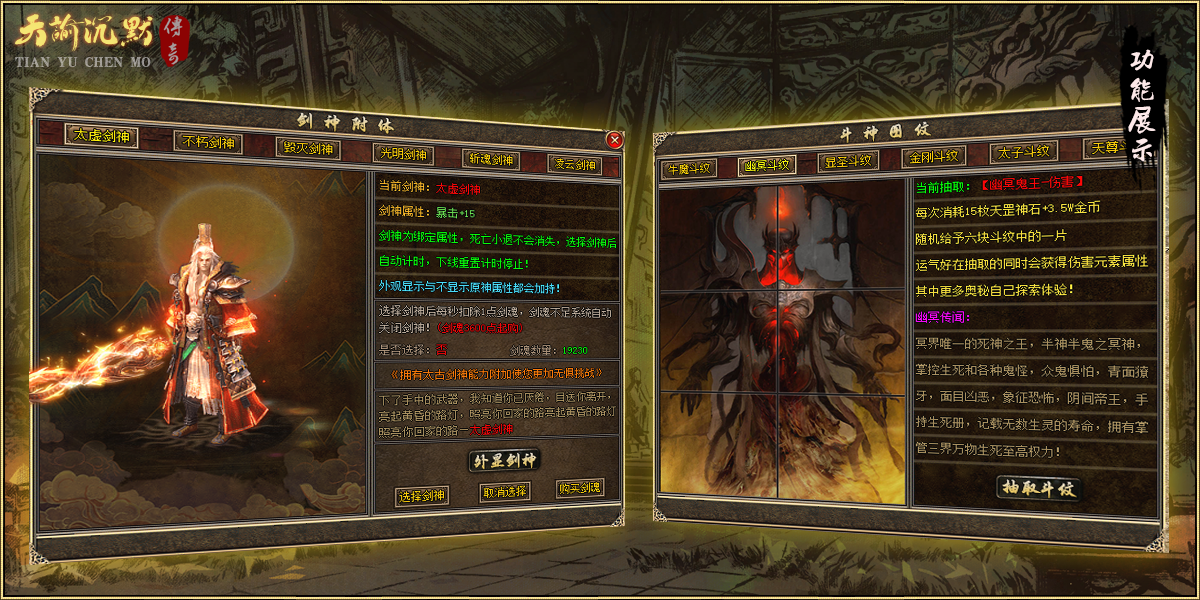Image resolution: width=1200 pixels, height=600 pixels.
Task: Show the 斩魂剑神 tab
Action: (x=490, y=159)
